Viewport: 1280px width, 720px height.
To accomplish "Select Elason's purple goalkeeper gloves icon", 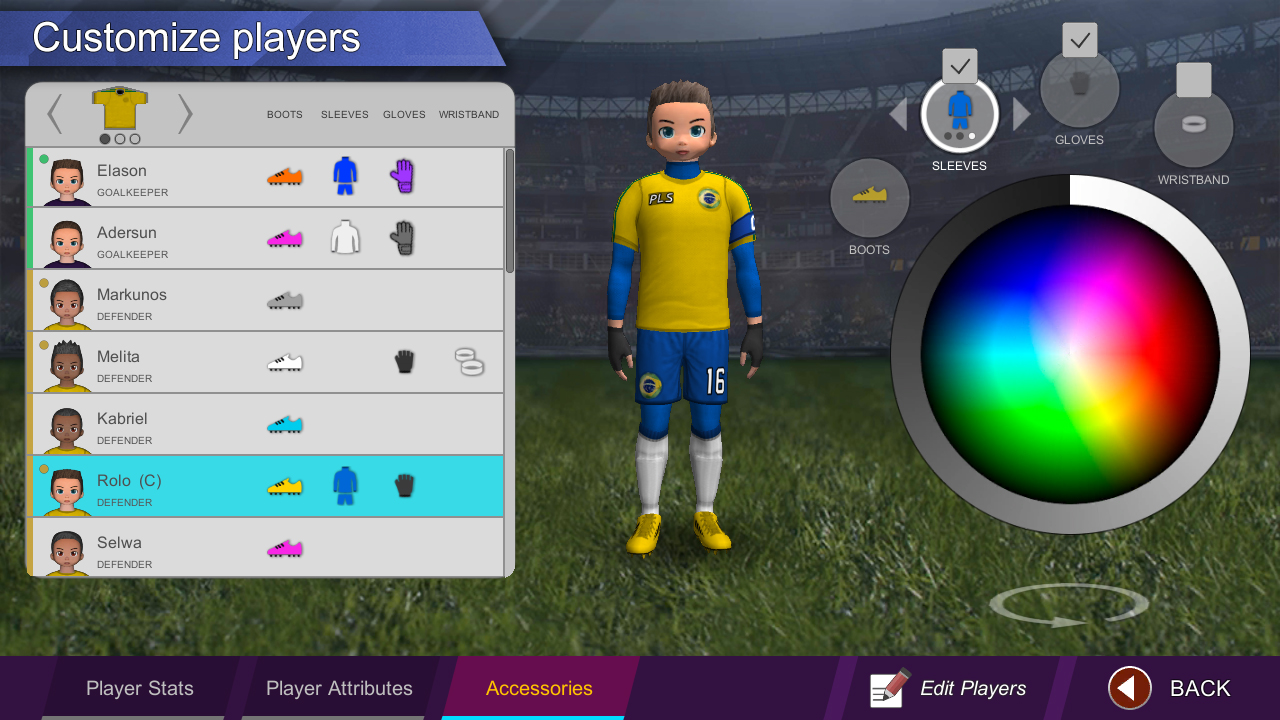I will (x=404, y=175).
